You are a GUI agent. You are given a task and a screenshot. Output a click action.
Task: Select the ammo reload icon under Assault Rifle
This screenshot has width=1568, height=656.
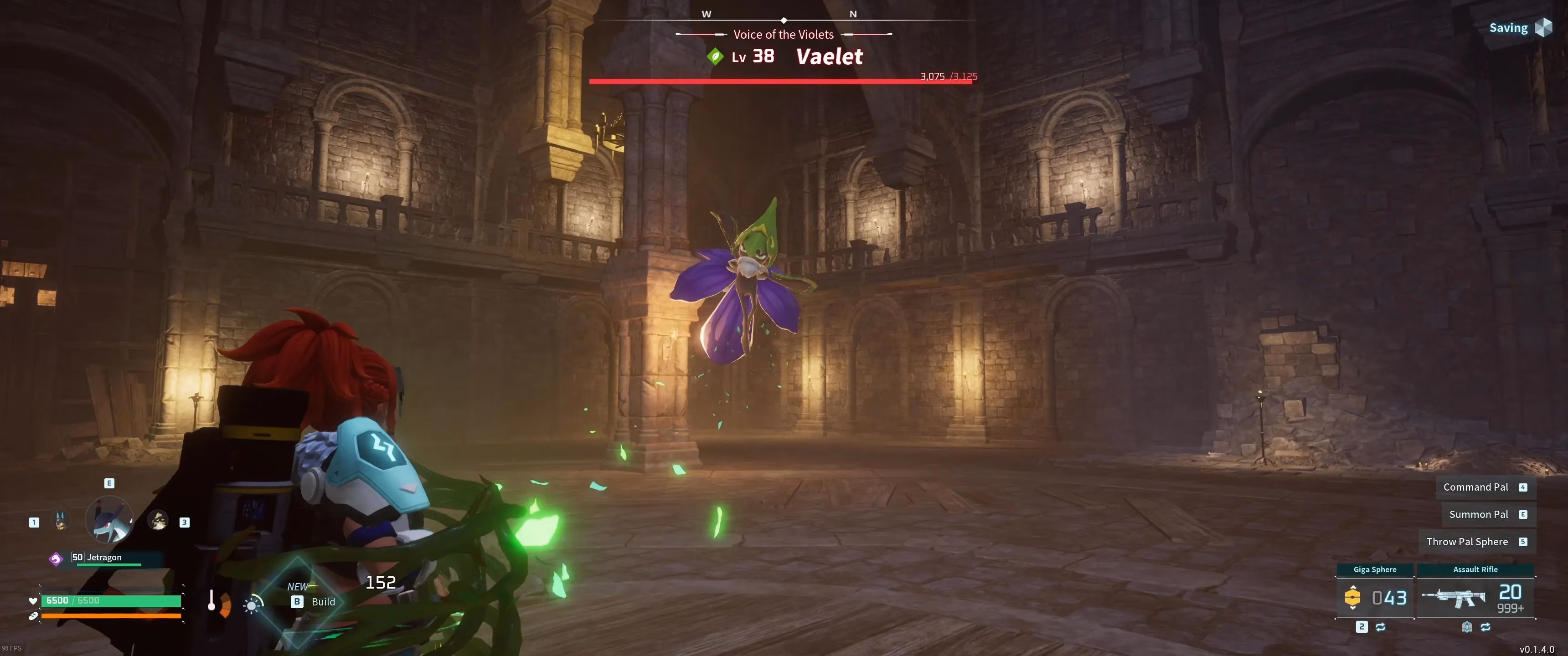coord(1467,628)
